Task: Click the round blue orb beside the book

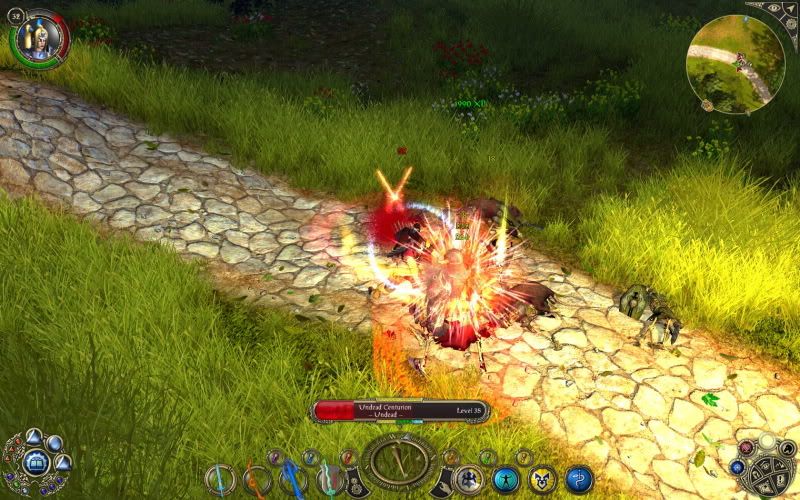Action: 55,443
